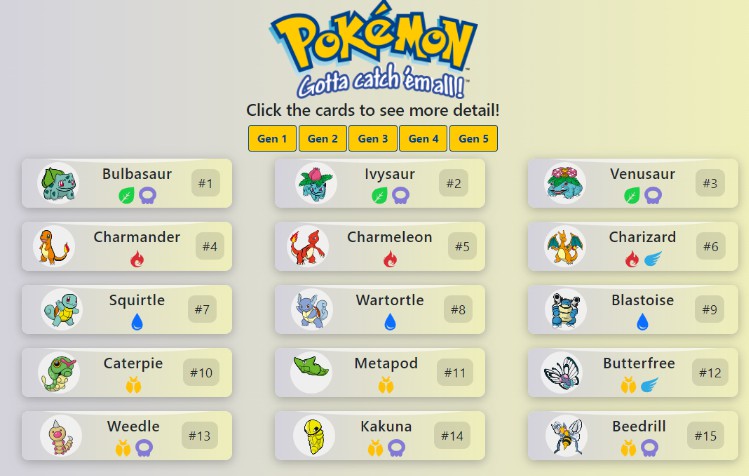Open Metapod's card

point(380,373)
